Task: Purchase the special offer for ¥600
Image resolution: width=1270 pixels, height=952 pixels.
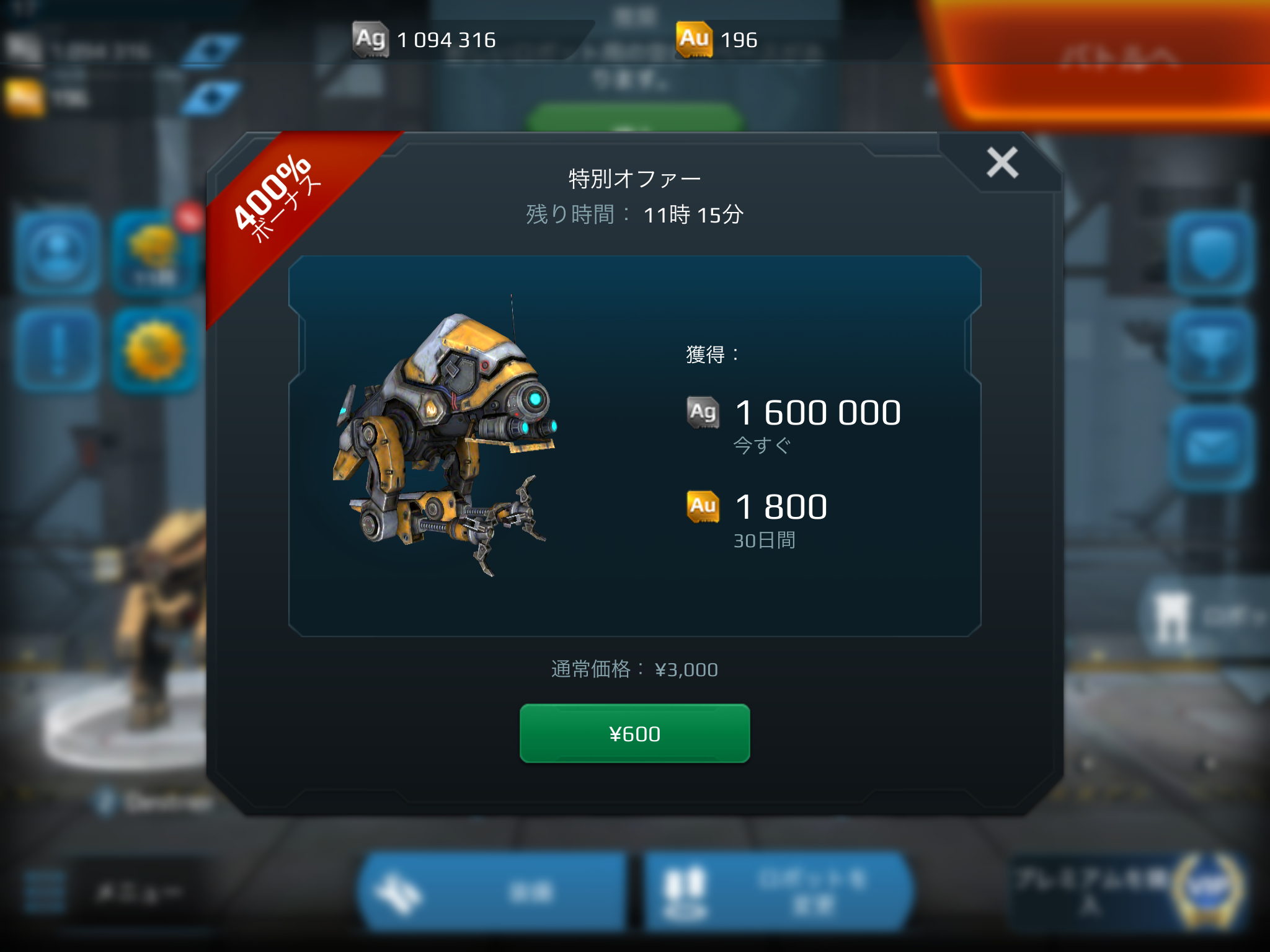Action: pyautogui.click(x=634, y=733)
